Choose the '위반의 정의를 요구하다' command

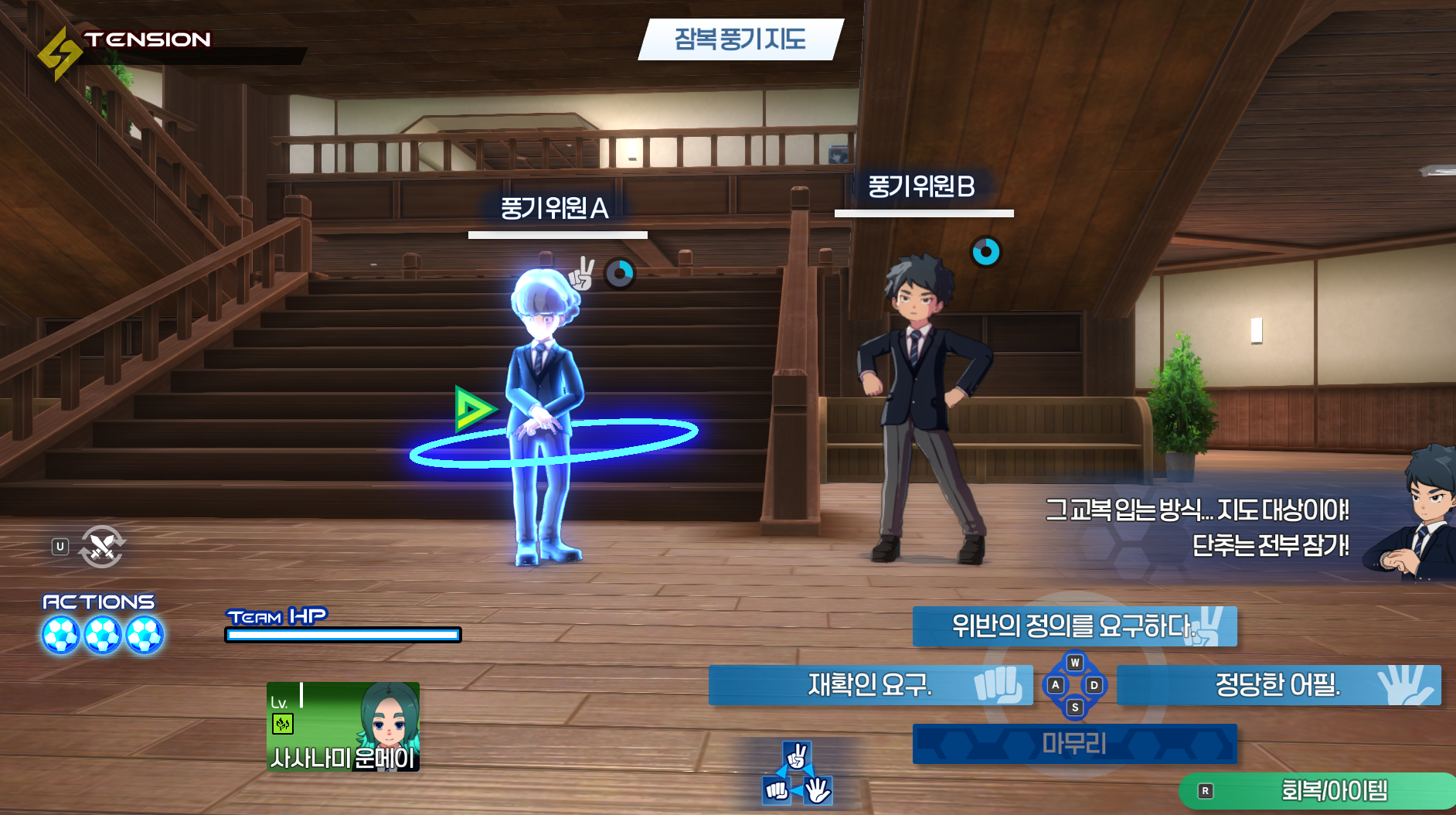(x=1074, y=626)
